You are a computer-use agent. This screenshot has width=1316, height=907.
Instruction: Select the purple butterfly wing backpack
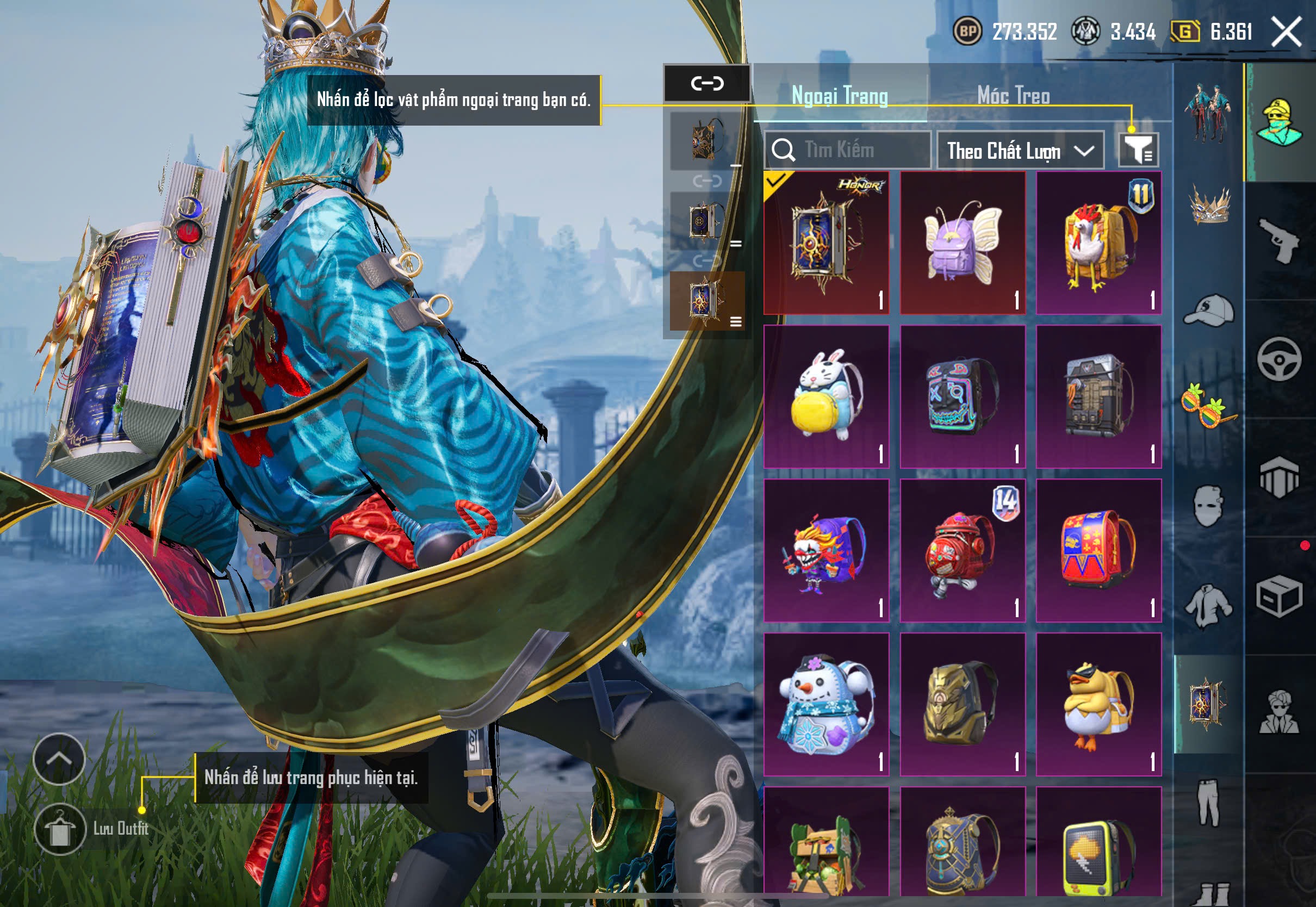pos(963,243)
